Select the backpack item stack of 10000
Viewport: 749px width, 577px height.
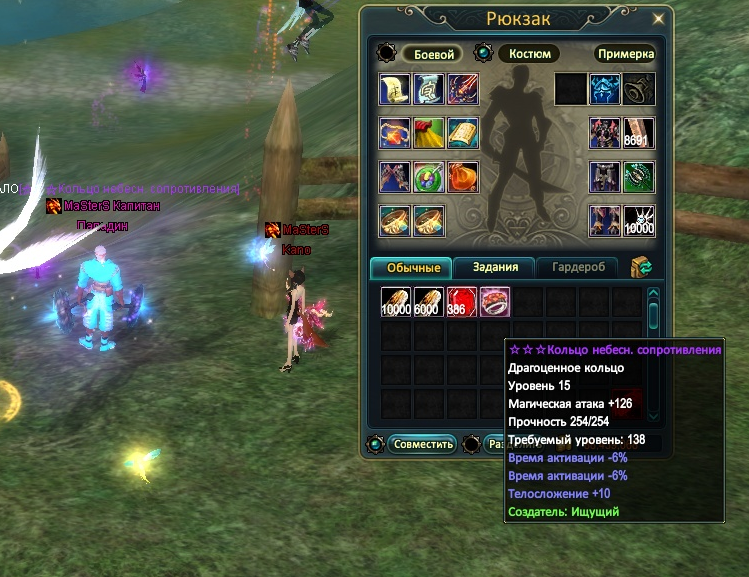pos(396,302)
